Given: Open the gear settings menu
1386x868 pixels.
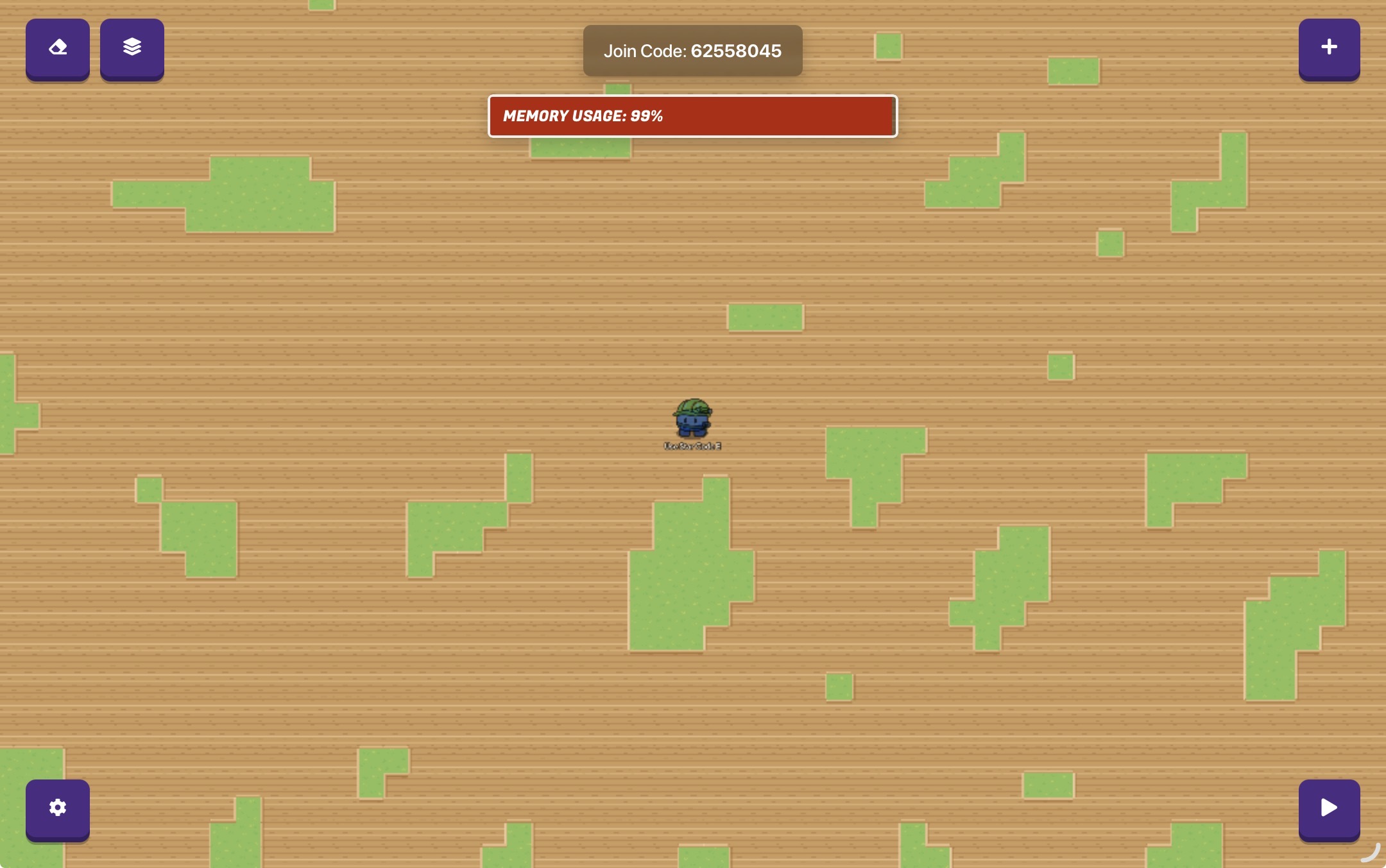Looking at the screenshot, I should (x=58, y=808).
